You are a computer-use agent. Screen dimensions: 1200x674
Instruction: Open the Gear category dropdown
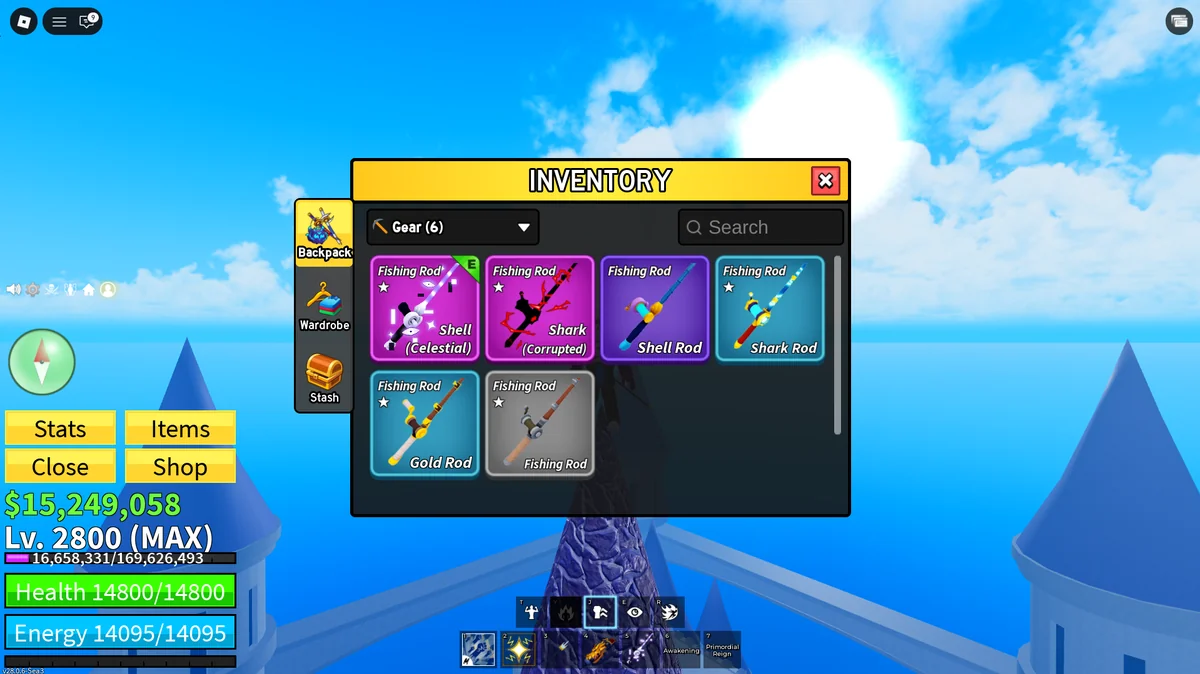(453, 227)
